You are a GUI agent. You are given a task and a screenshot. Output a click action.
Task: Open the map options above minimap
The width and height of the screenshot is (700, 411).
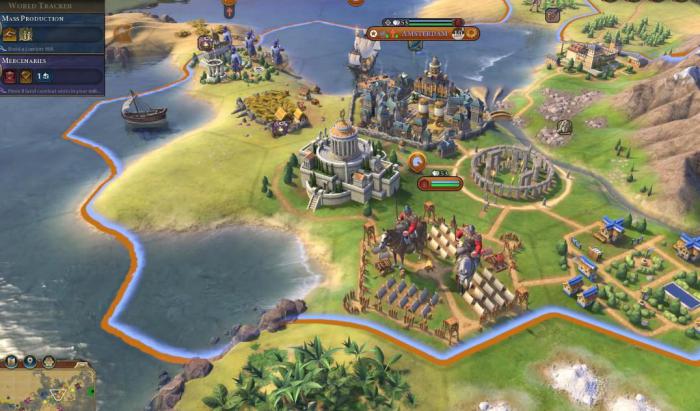[48, 360]
